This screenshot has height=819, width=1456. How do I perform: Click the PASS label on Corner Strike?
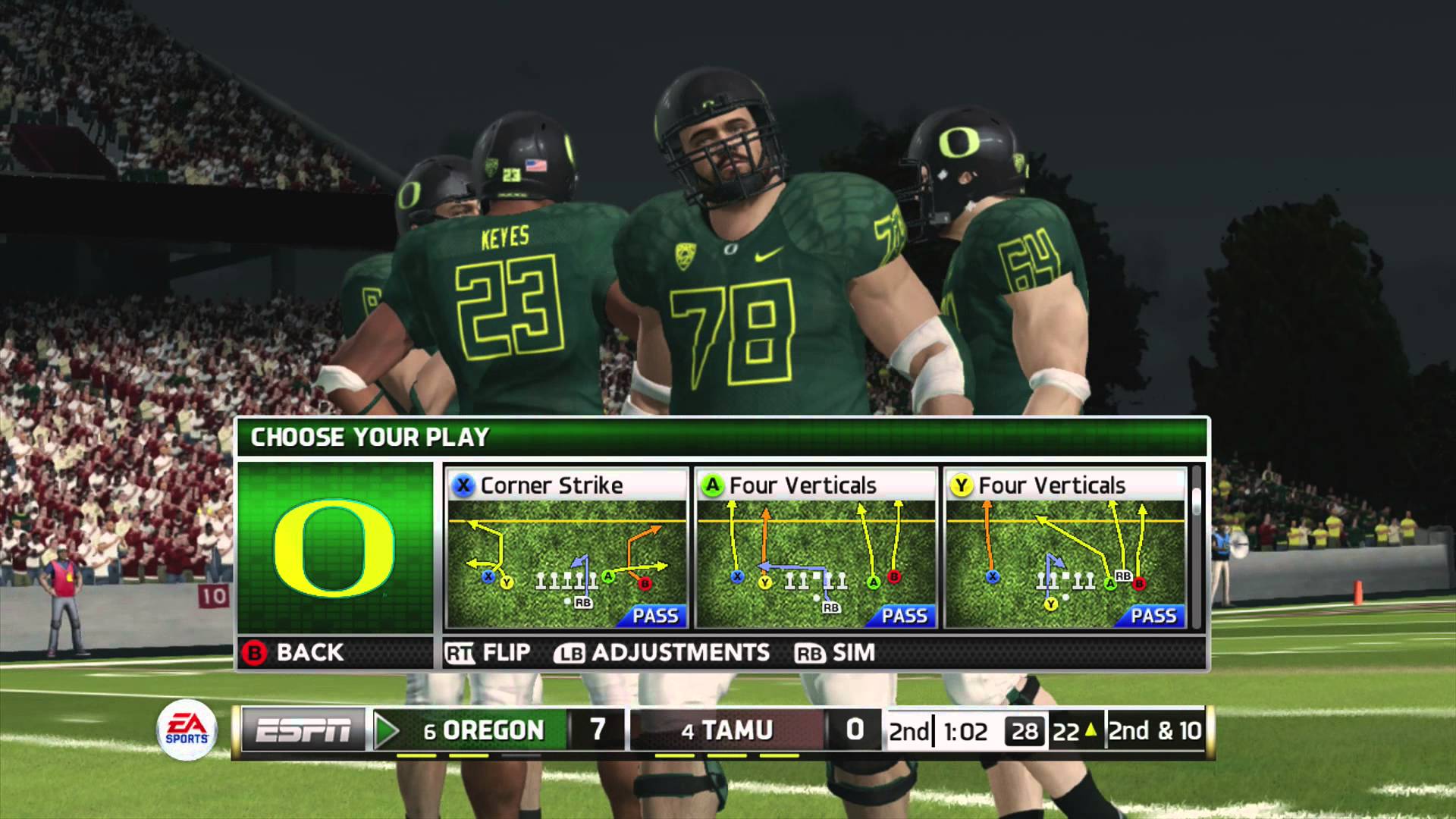tap(657, 617)
